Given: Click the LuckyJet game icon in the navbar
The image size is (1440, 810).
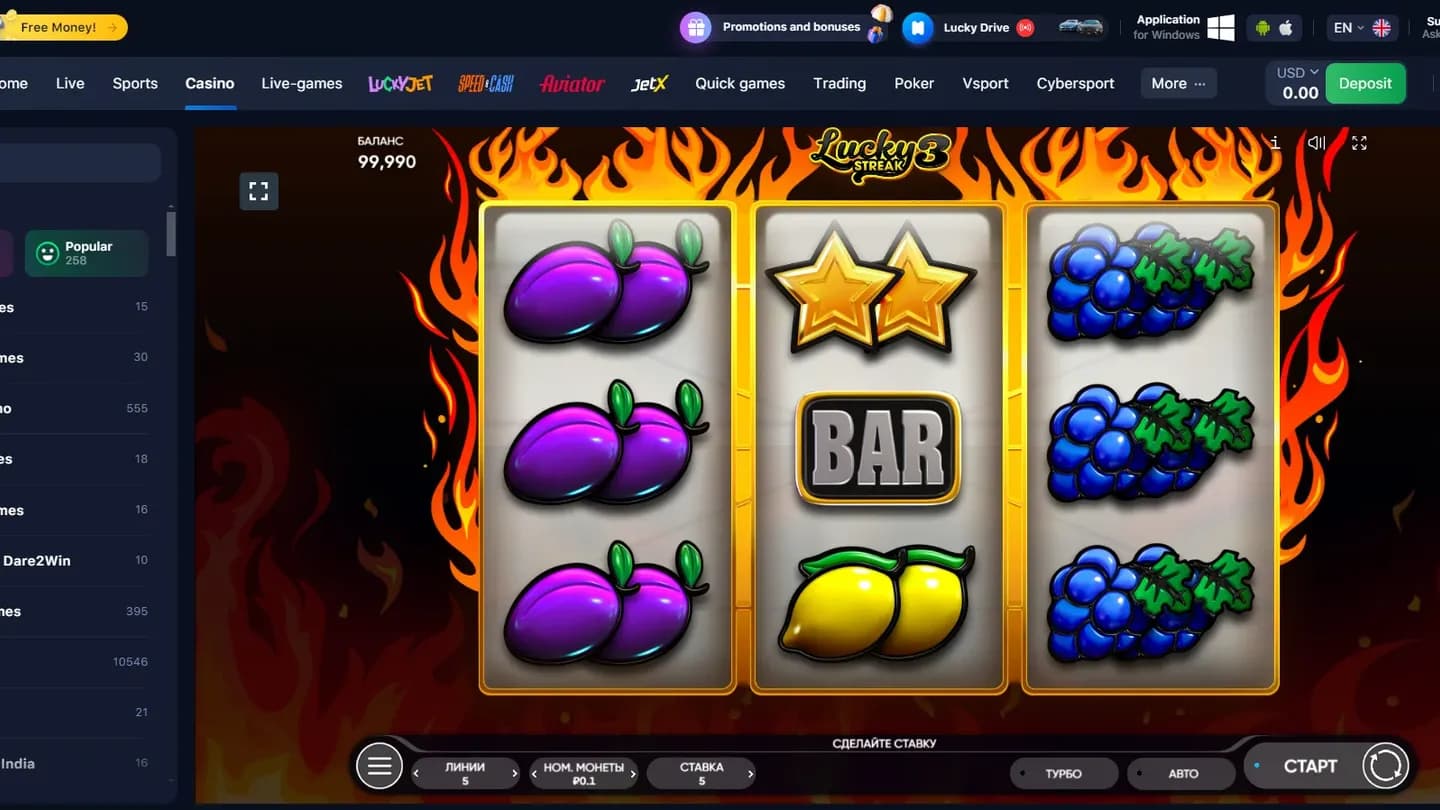Looking at the screenshot, I should pyautogui.click(x=399, y=84).
